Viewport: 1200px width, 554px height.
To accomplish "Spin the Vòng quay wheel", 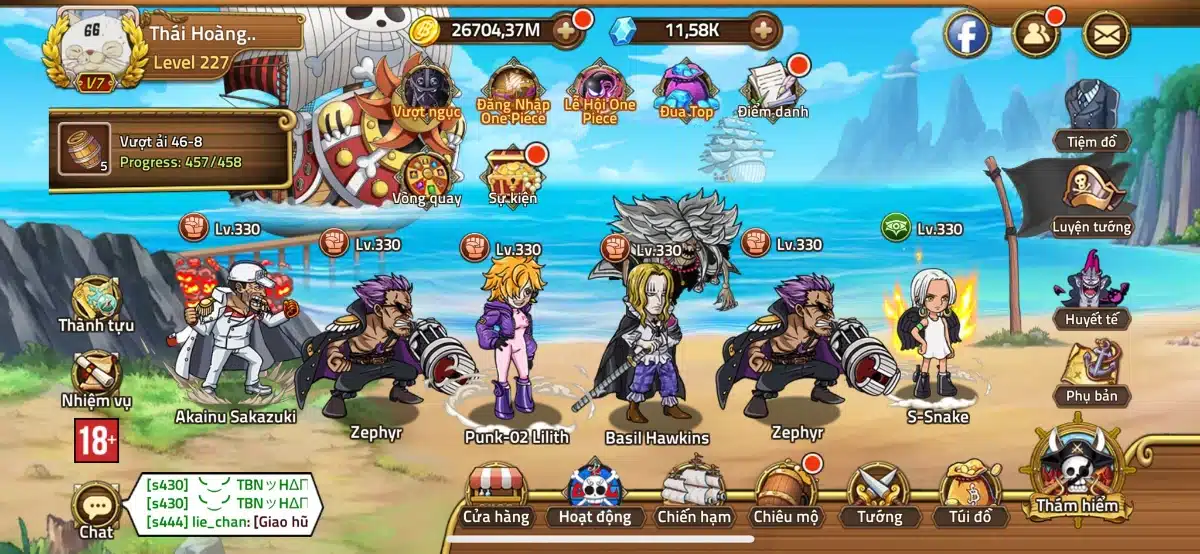I will coord(426,173).
